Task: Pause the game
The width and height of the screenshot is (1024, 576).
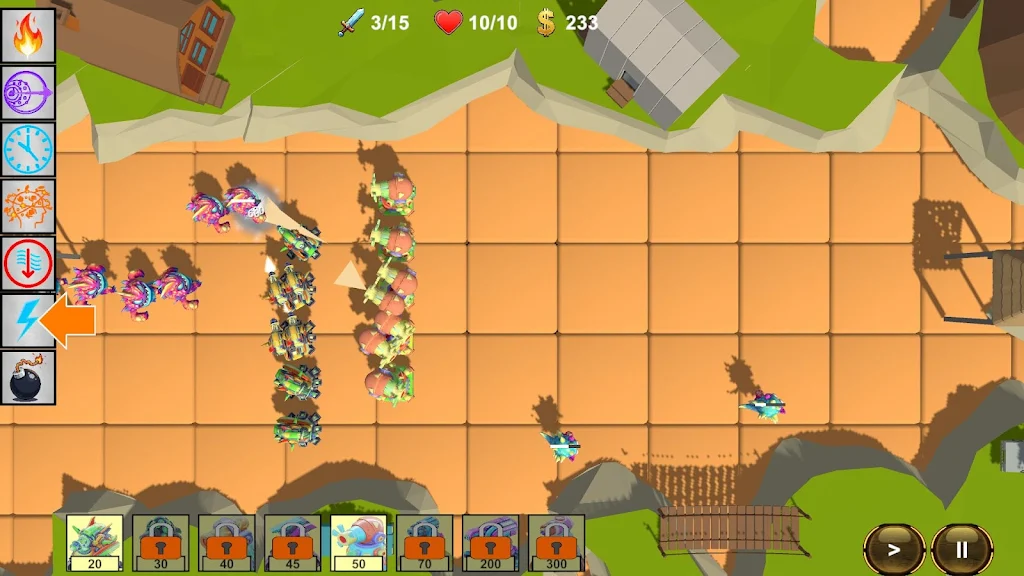Action: pos(961,548)
